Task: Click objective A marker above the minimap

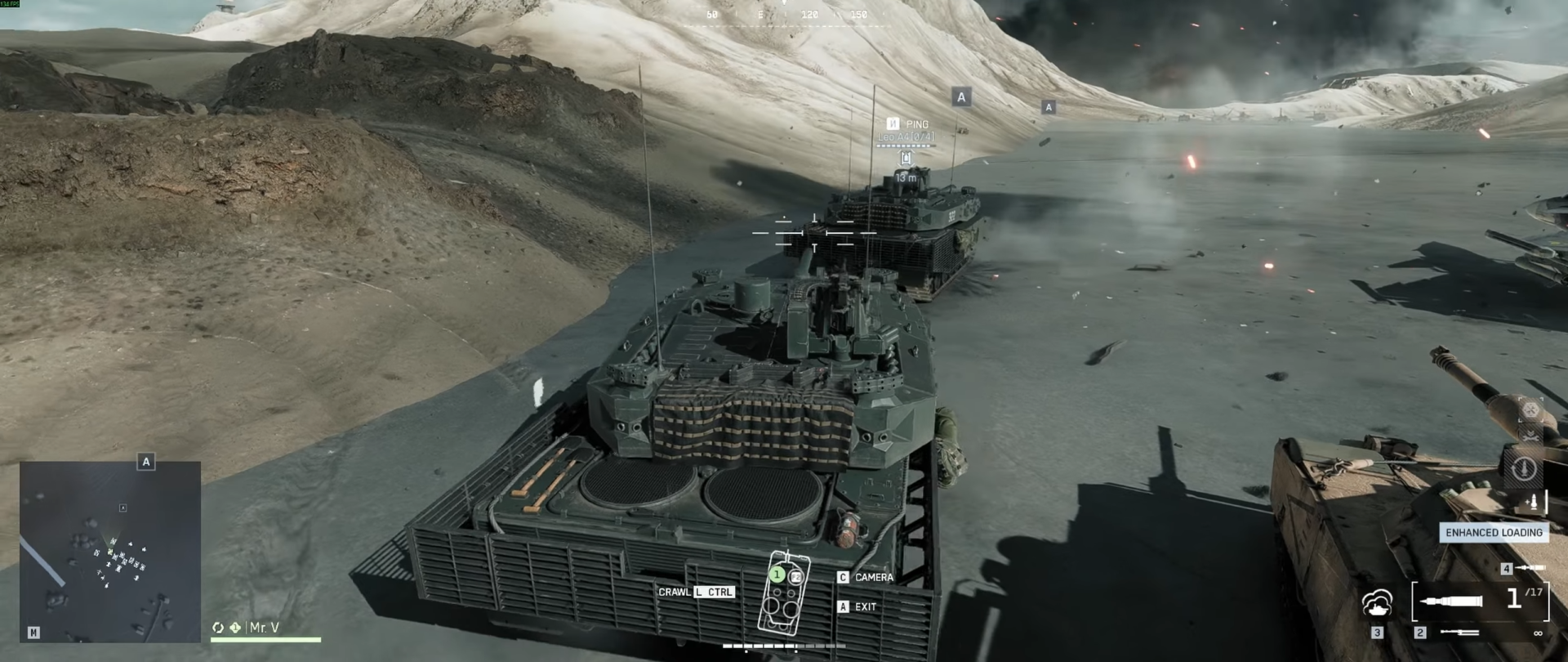Action: [146, 462]
